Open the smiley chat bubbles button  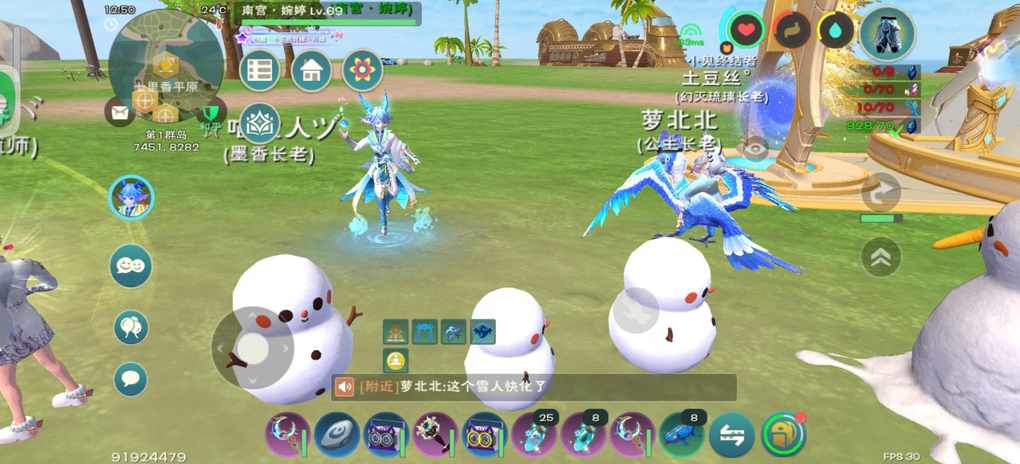coord(131,266)
